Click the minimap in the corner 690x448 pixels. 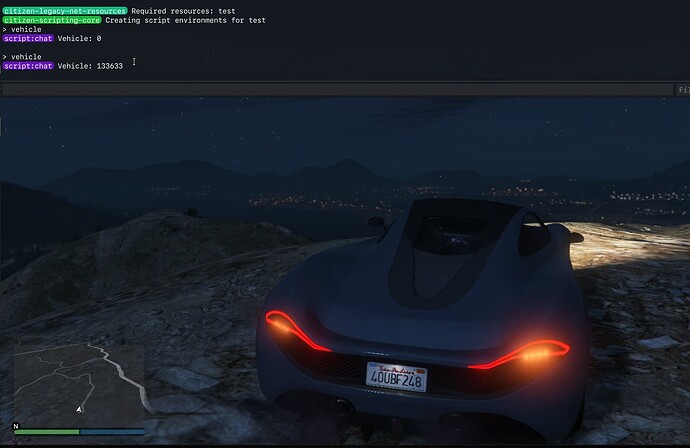(79, 385)
